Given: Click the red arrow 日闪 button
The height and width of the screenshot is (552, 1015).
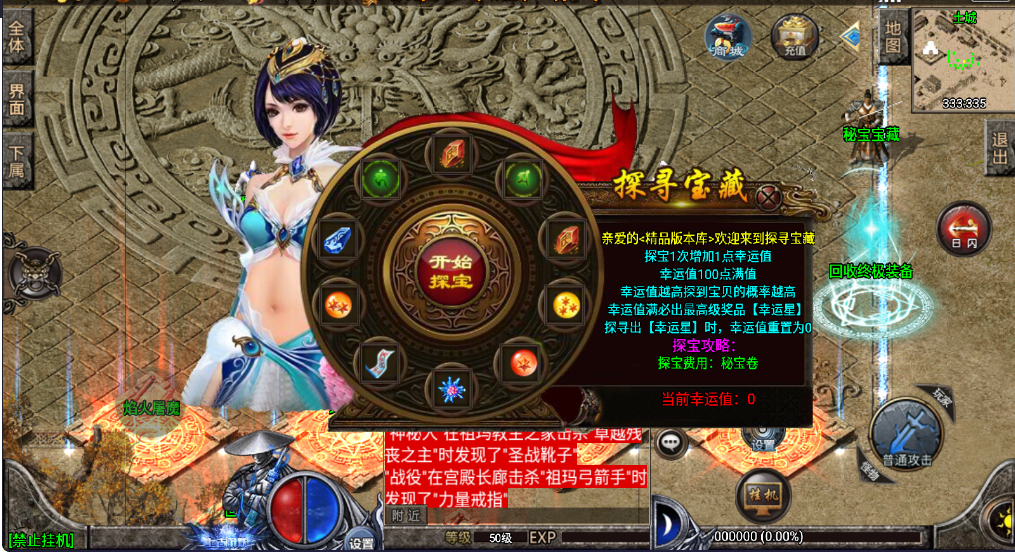Looking at the screenshot, I should tap(964, 227).
